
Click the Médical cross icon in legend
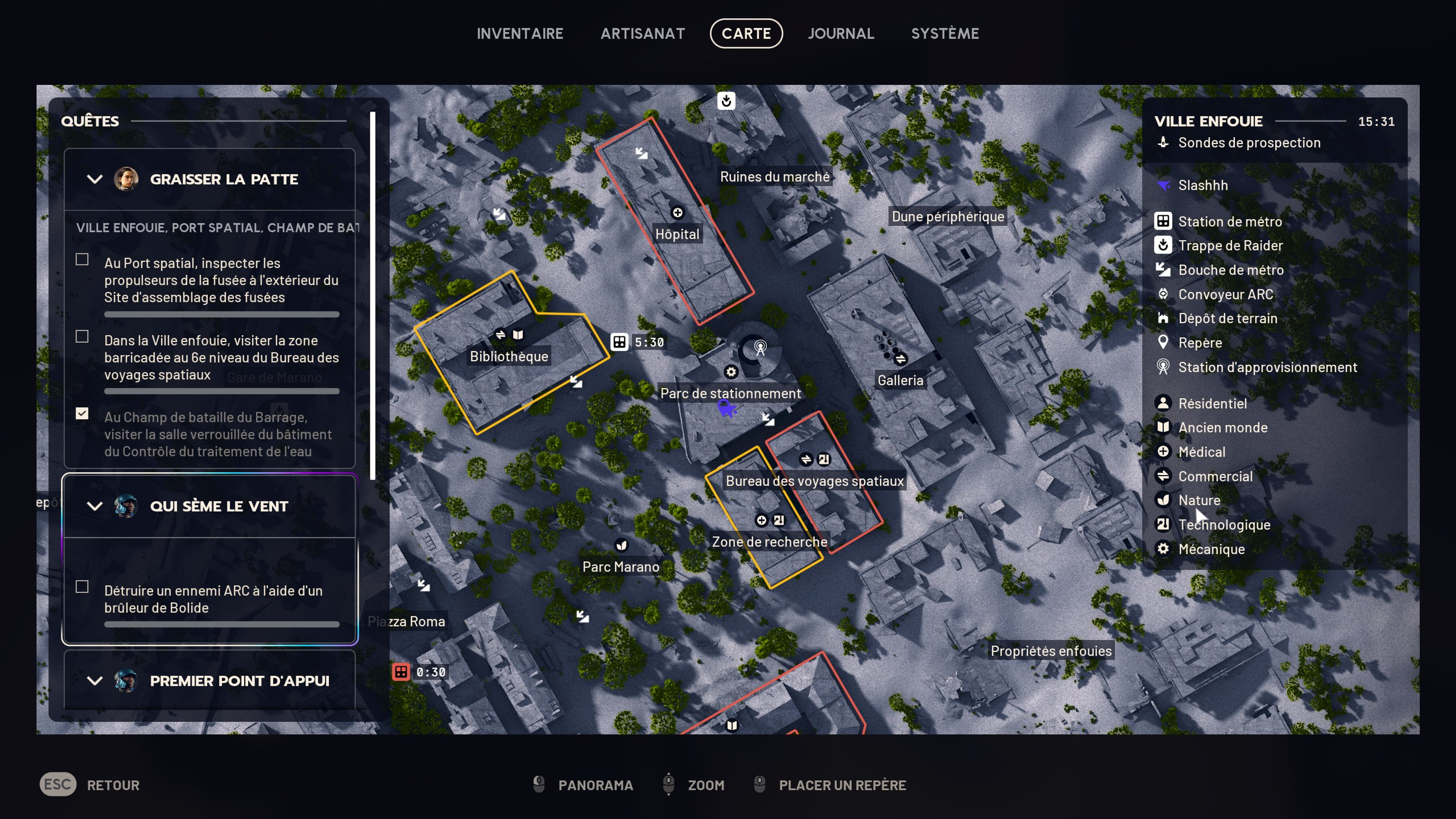click(x=1164, y=452)
